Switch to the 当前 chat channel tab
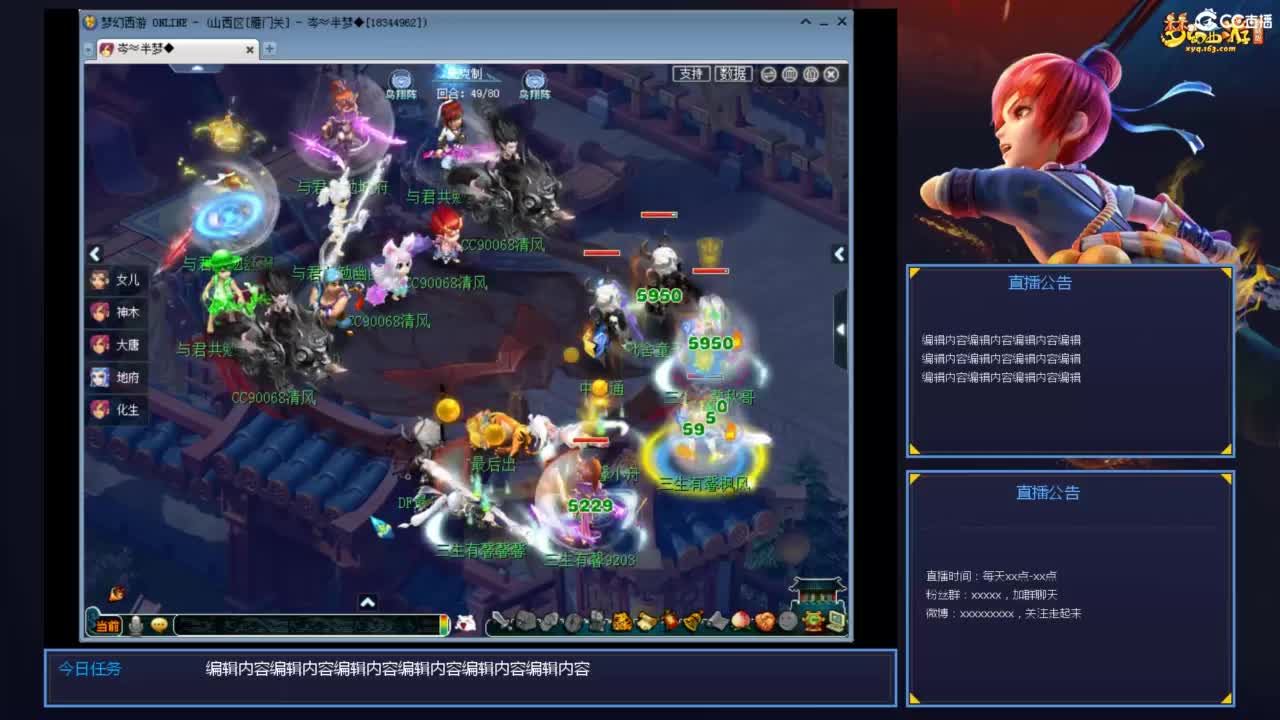 point(107,624)
